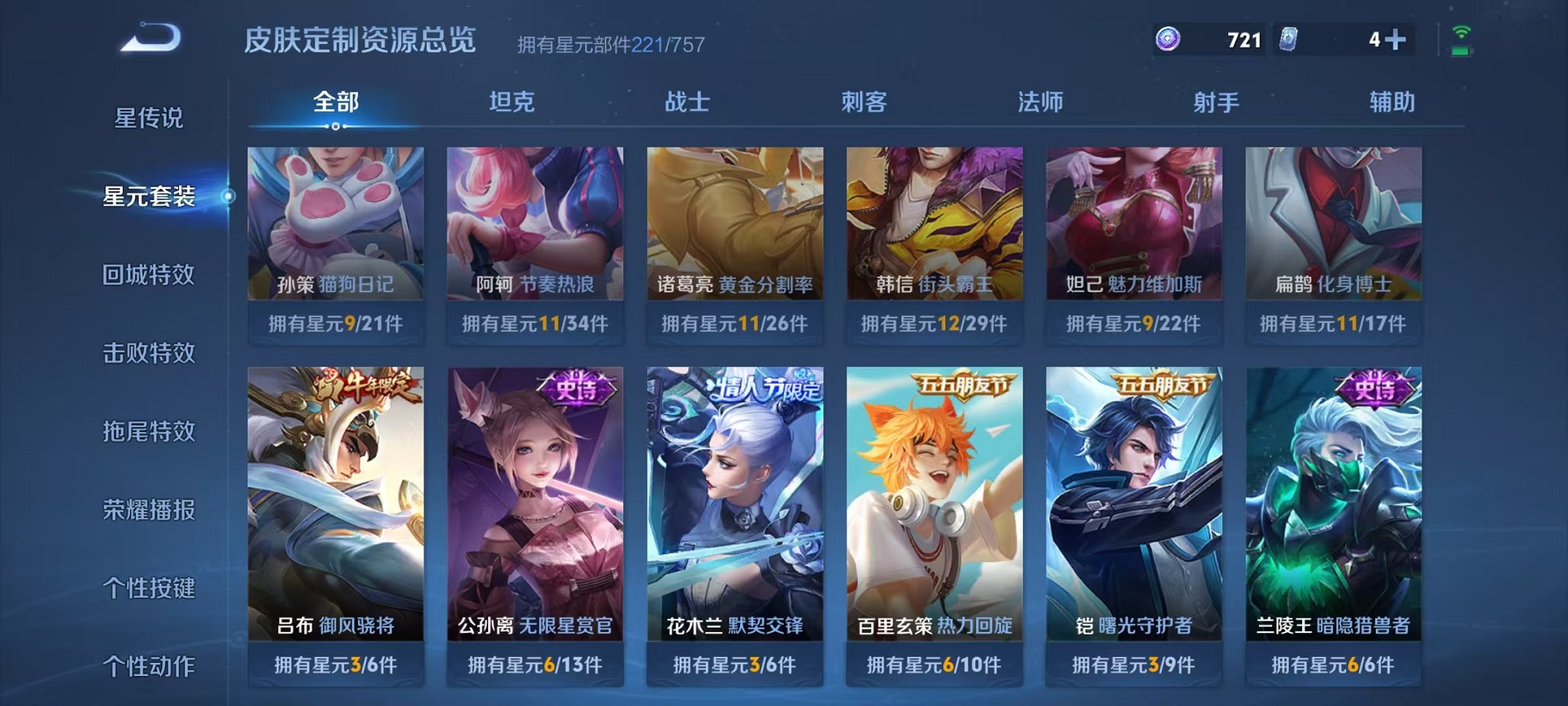Select 回城特效 in the sidebar
1568x706 pixels.
(148, 275)
